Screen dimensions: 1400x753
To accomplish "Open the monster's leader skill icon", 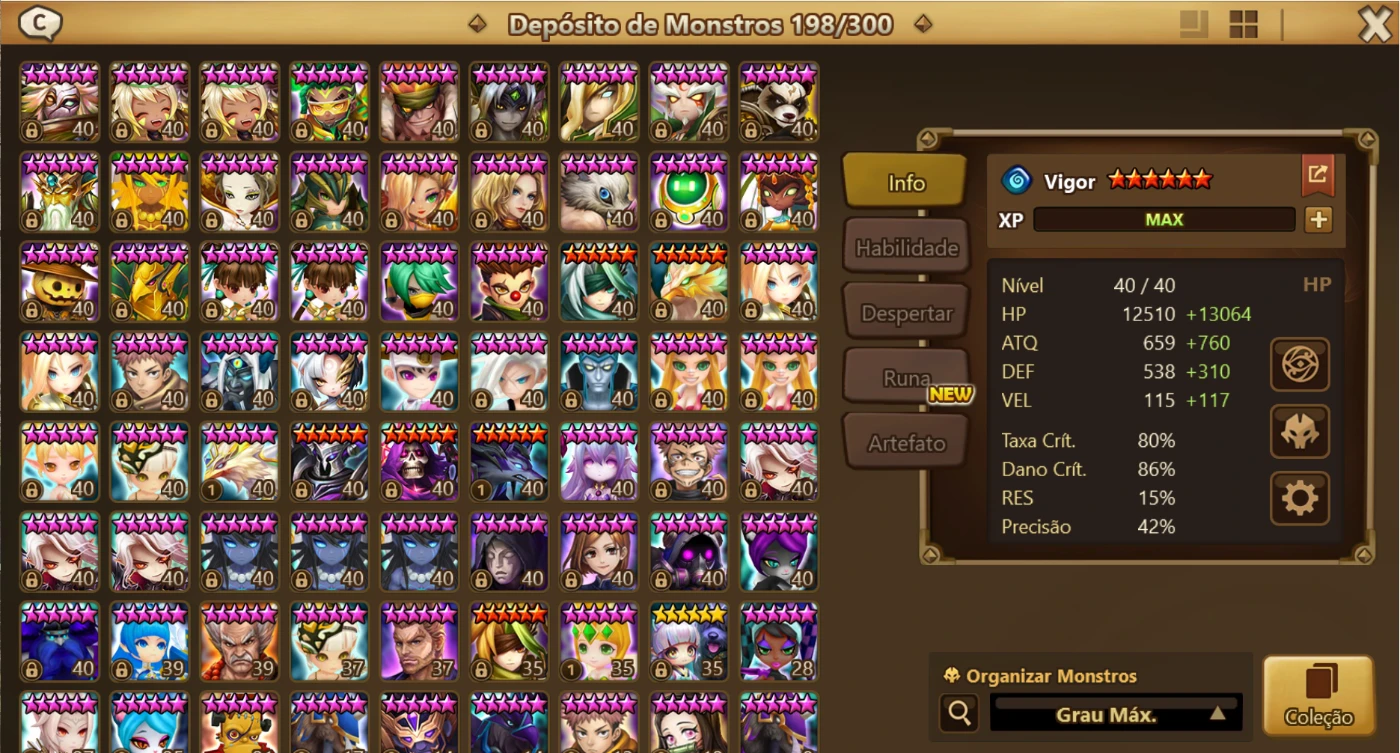I will coord(1299,363).
